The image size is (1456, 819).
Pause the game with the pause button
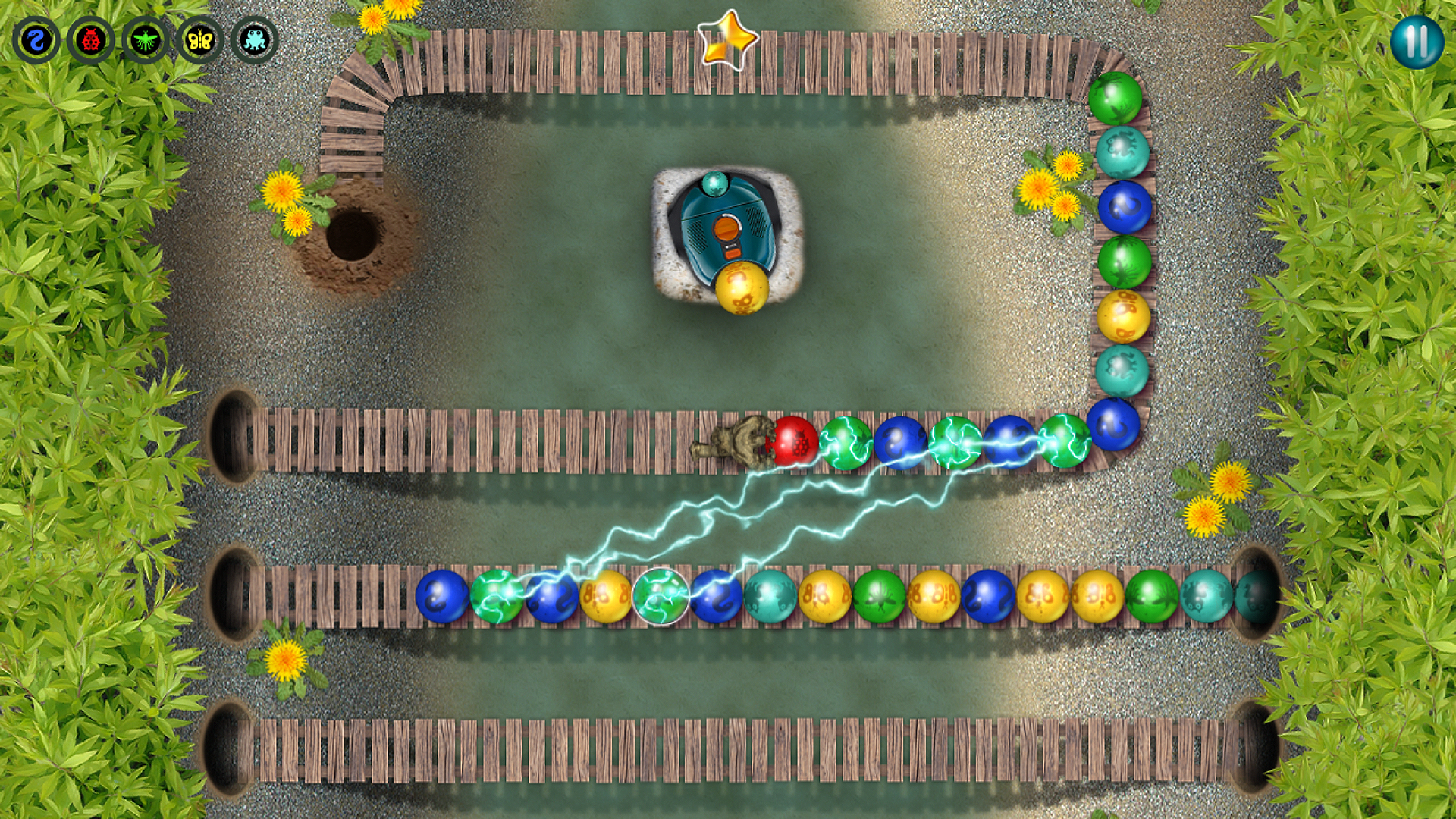1417,43
